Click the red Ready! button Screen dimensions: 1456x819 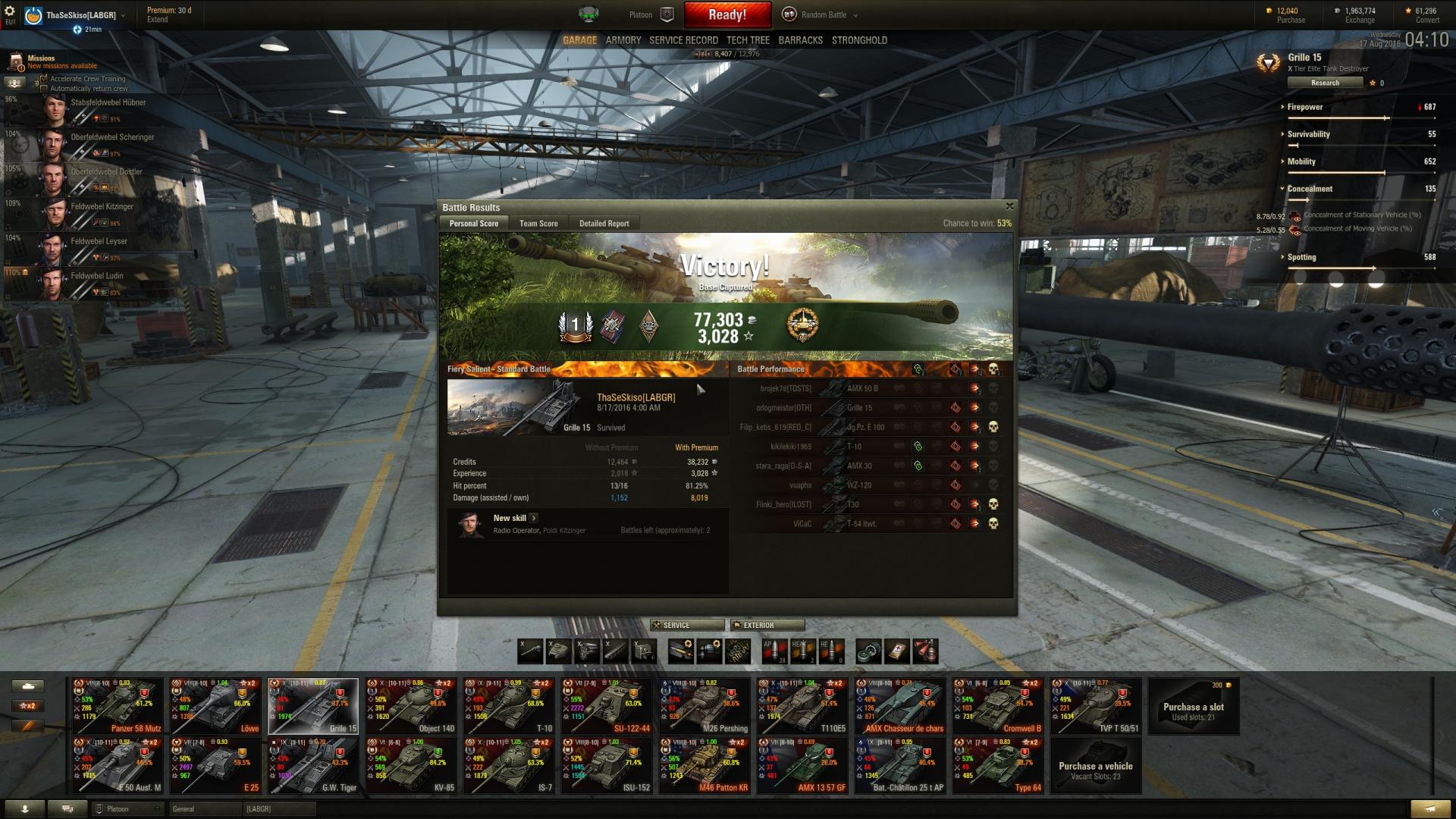click(x=726, y=14)
